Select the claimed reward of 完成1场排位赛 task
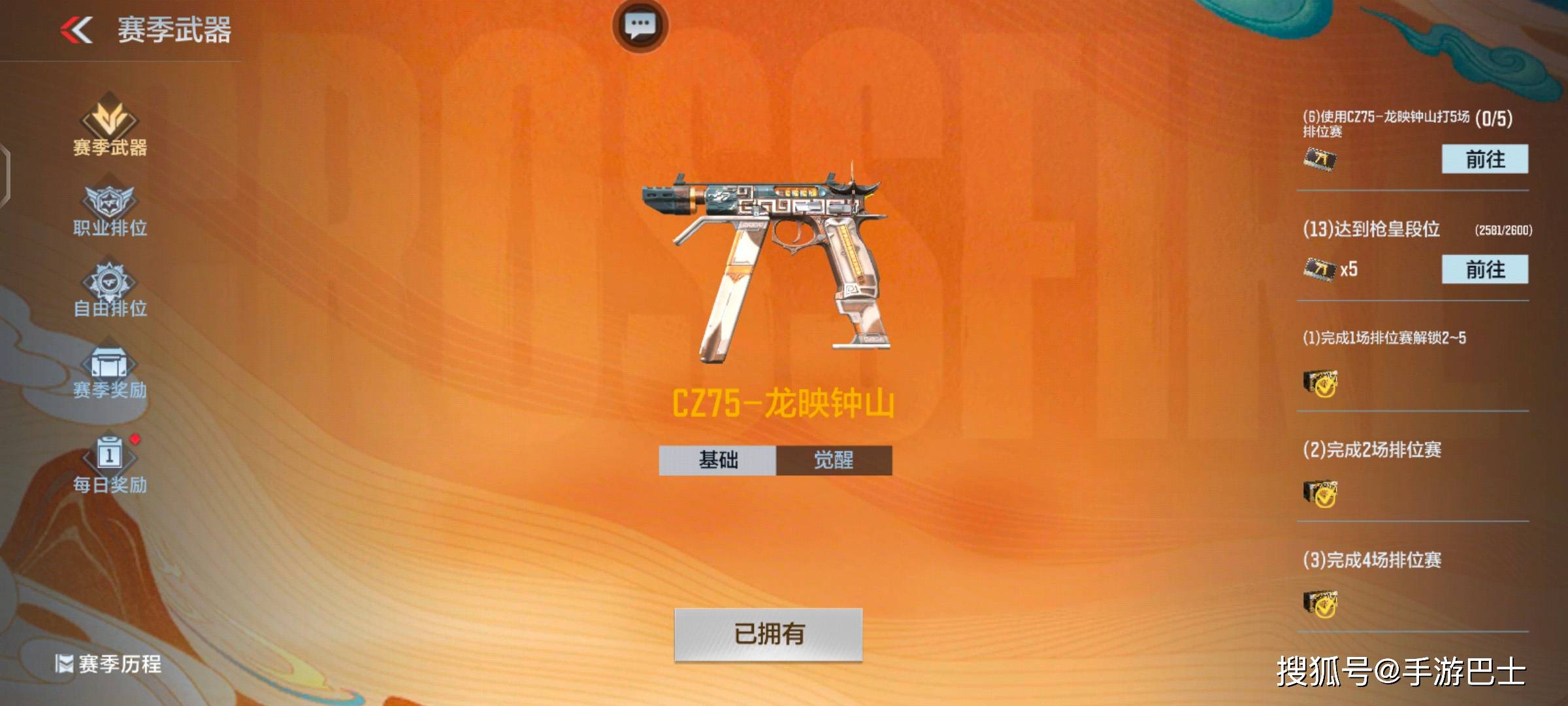1568x706 pixels. tap(1320, 384)
